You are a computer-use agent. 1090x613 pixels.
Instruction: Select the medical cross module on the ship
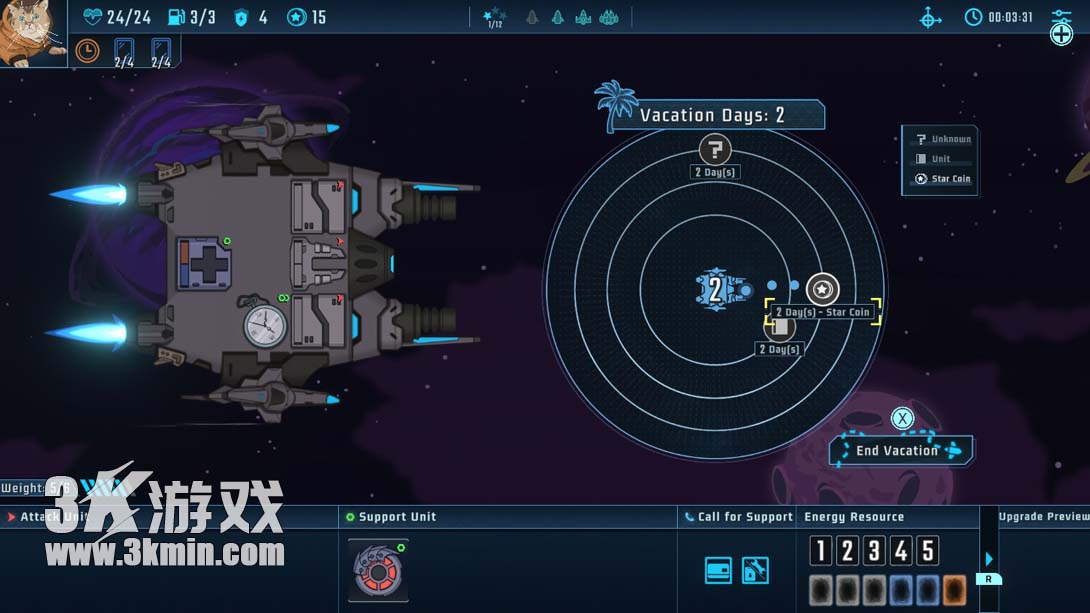[205, 264]
